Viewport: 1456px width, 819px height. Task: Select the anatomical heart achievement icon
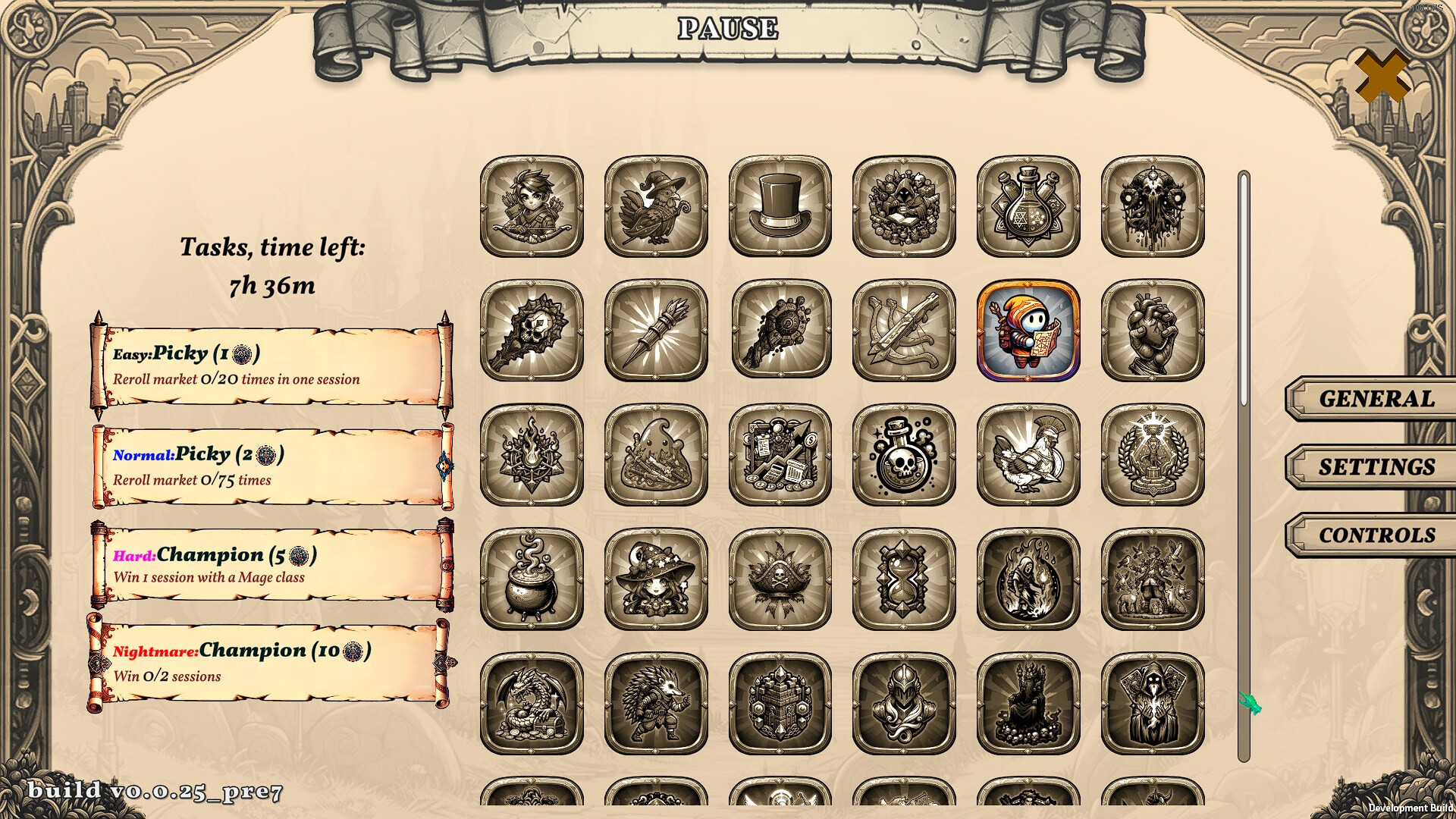click(1152, 331)
